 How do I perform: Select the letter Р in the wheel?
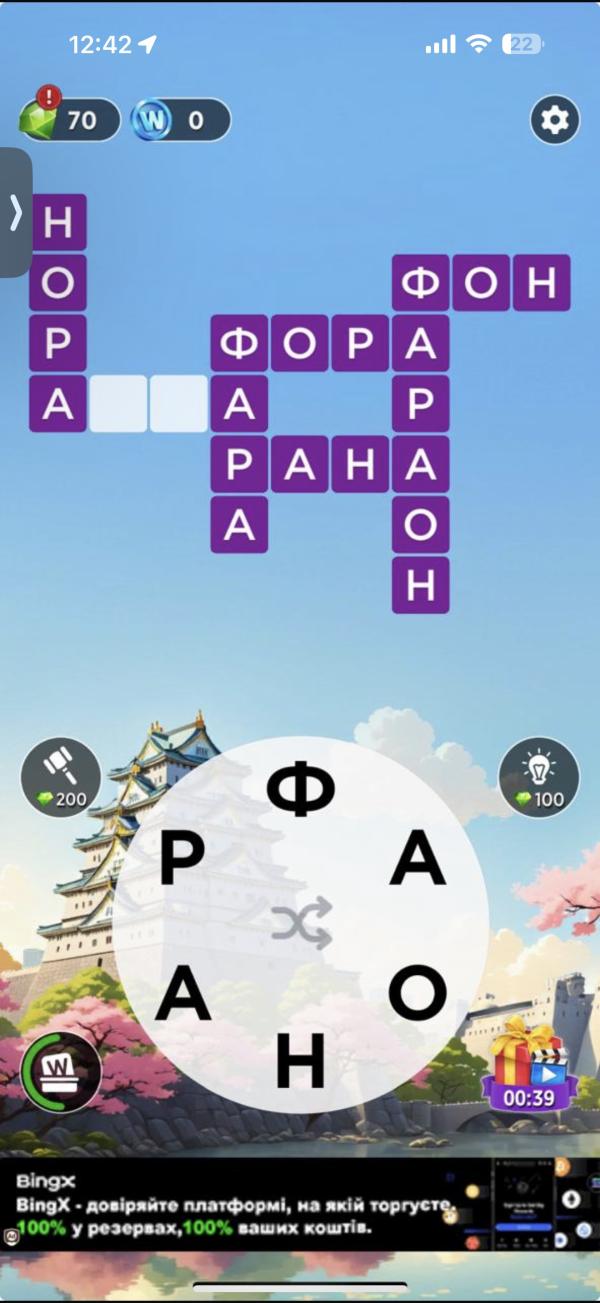coord(183,859)
